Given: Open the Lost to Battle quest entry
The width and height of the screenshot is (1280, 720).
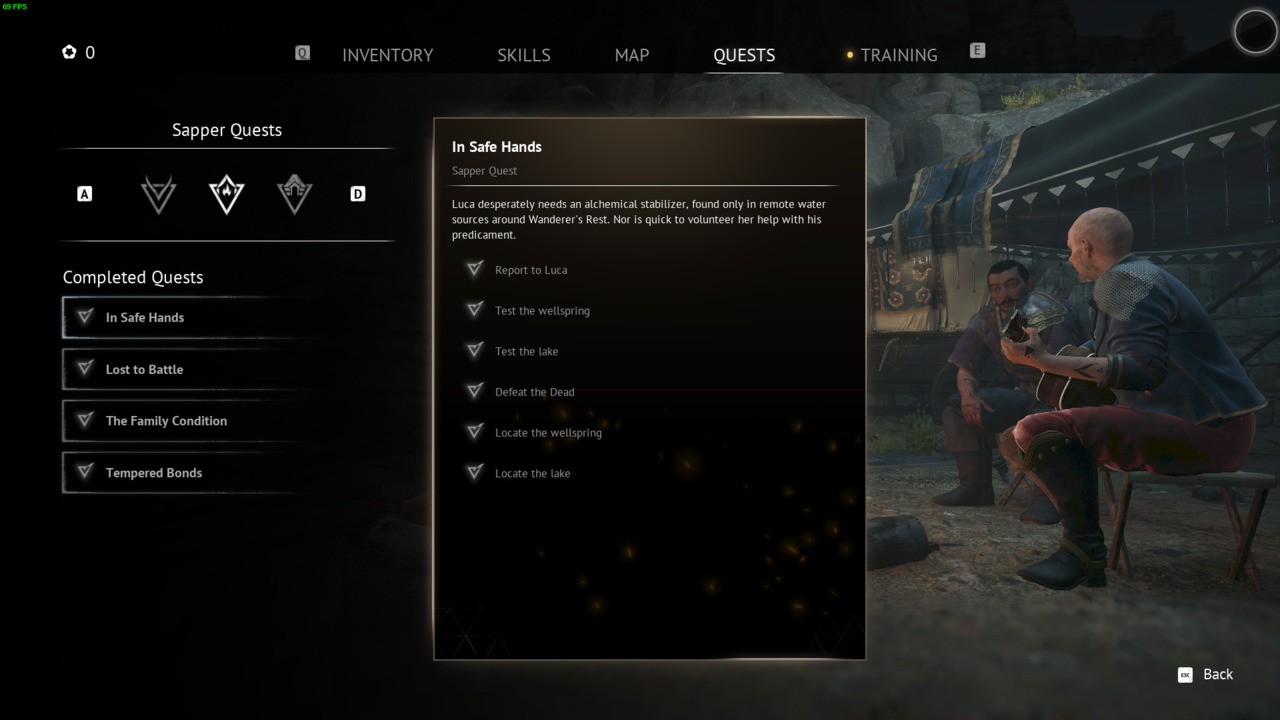Looking at the screenshot, I should point(190,370).
